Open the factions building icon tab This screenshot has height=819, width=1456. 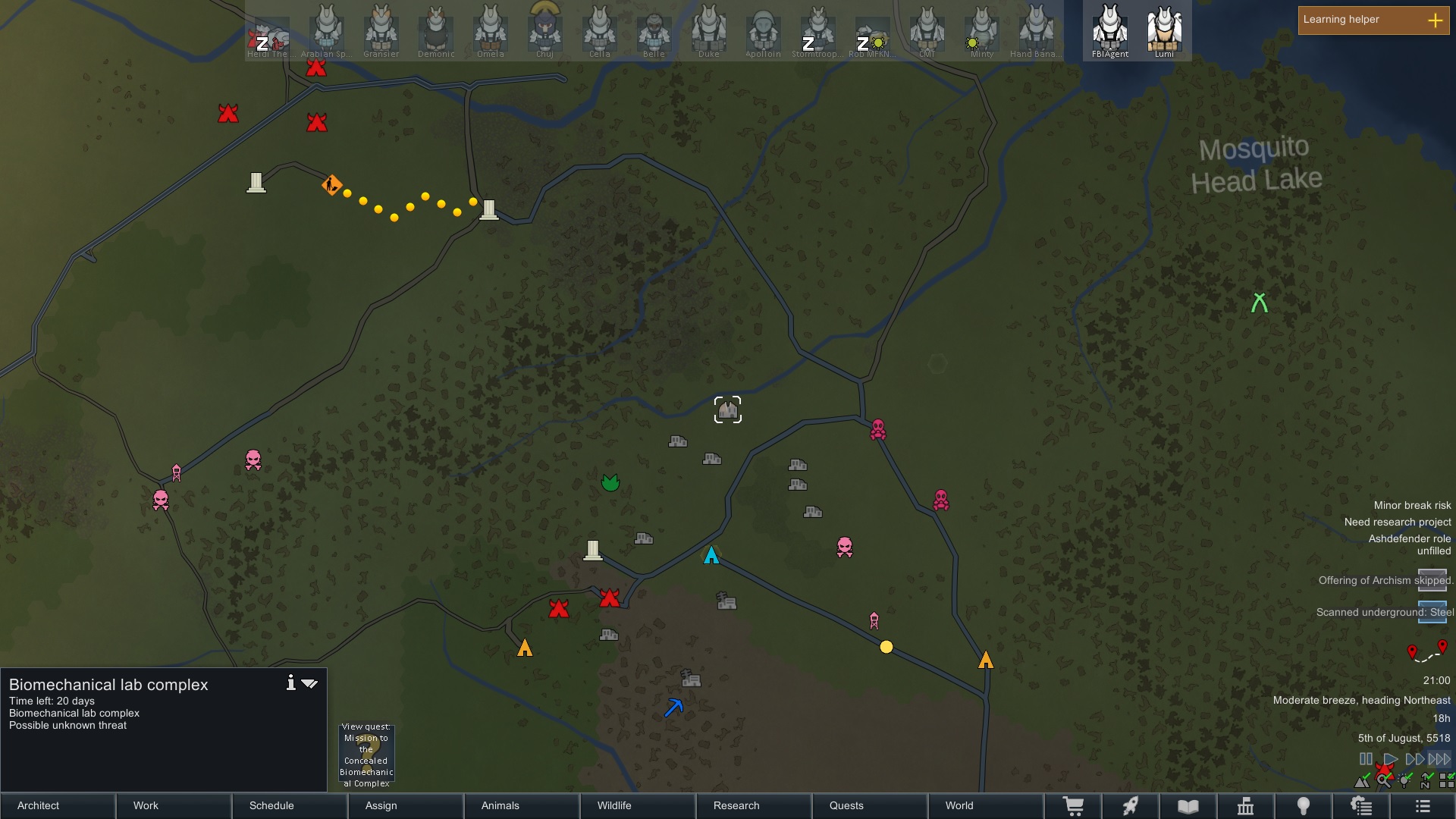[x=1245, y=806]
